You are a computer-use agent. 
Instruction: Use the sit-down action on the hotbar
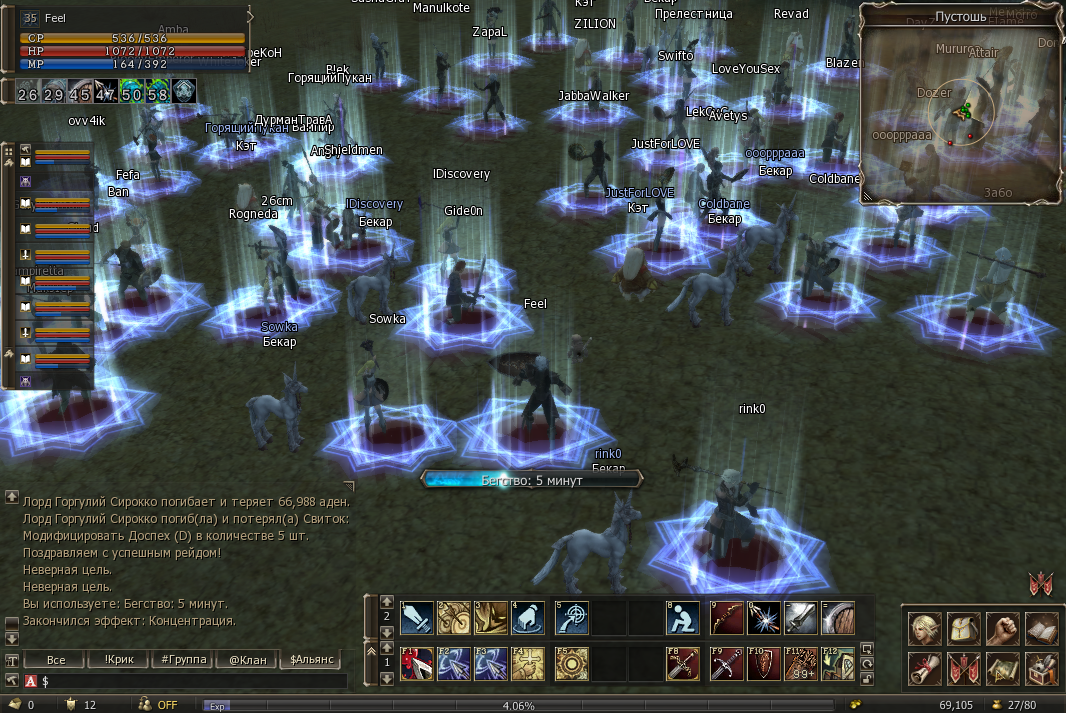tap(683, 618)
